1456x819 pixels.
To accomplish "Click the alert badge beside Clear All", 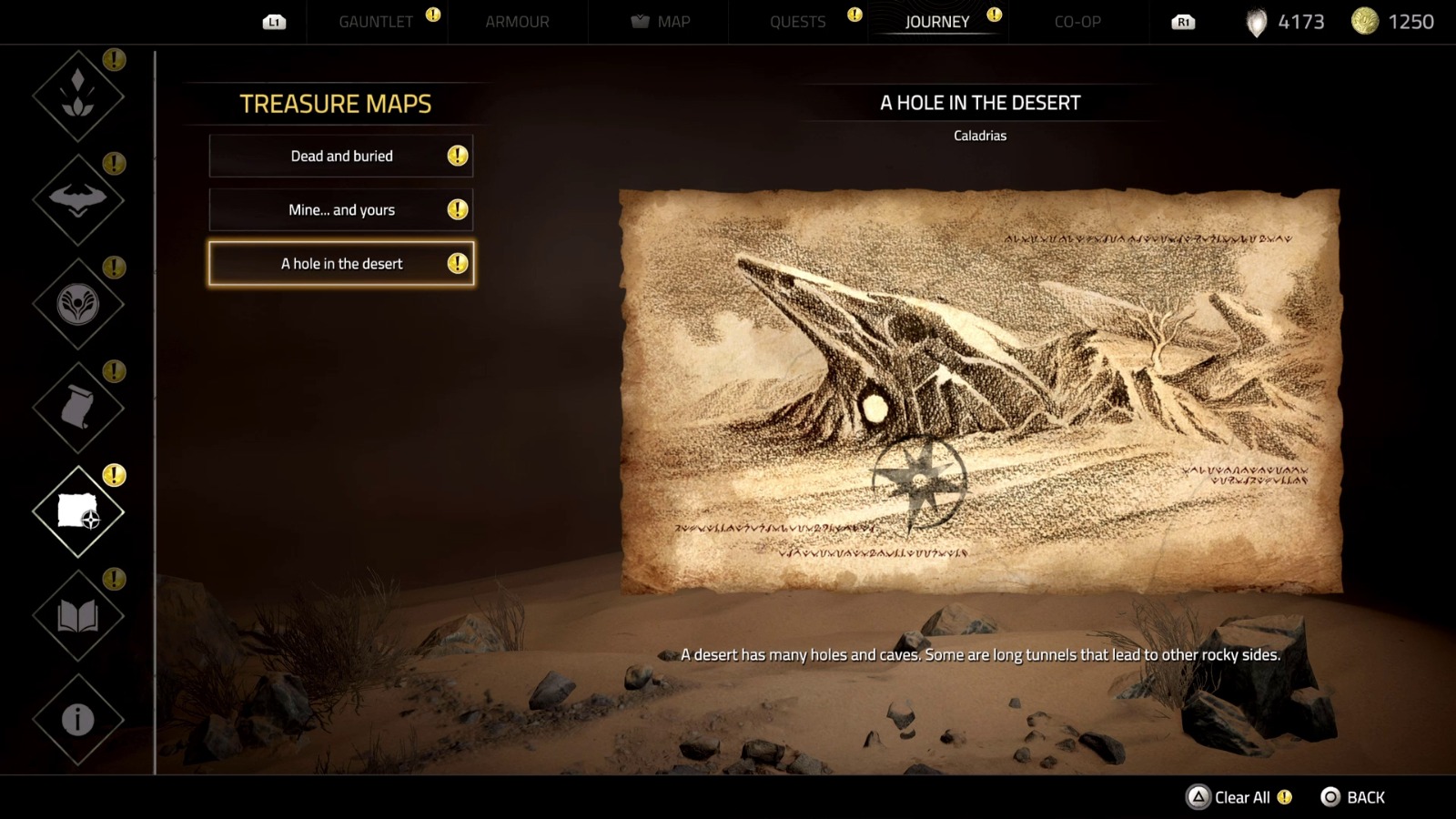I will 1286,797.
